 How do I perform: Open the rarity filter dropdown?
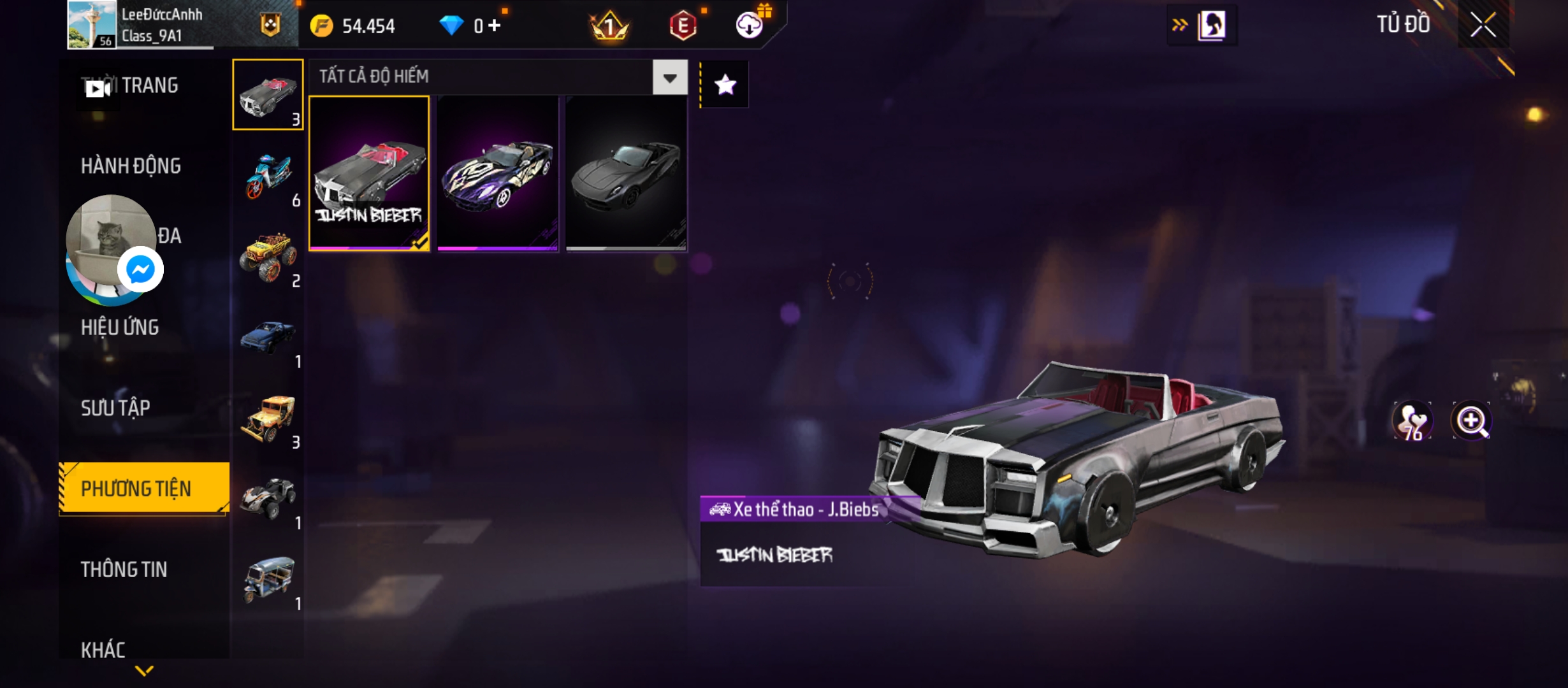tap(669, 78)
